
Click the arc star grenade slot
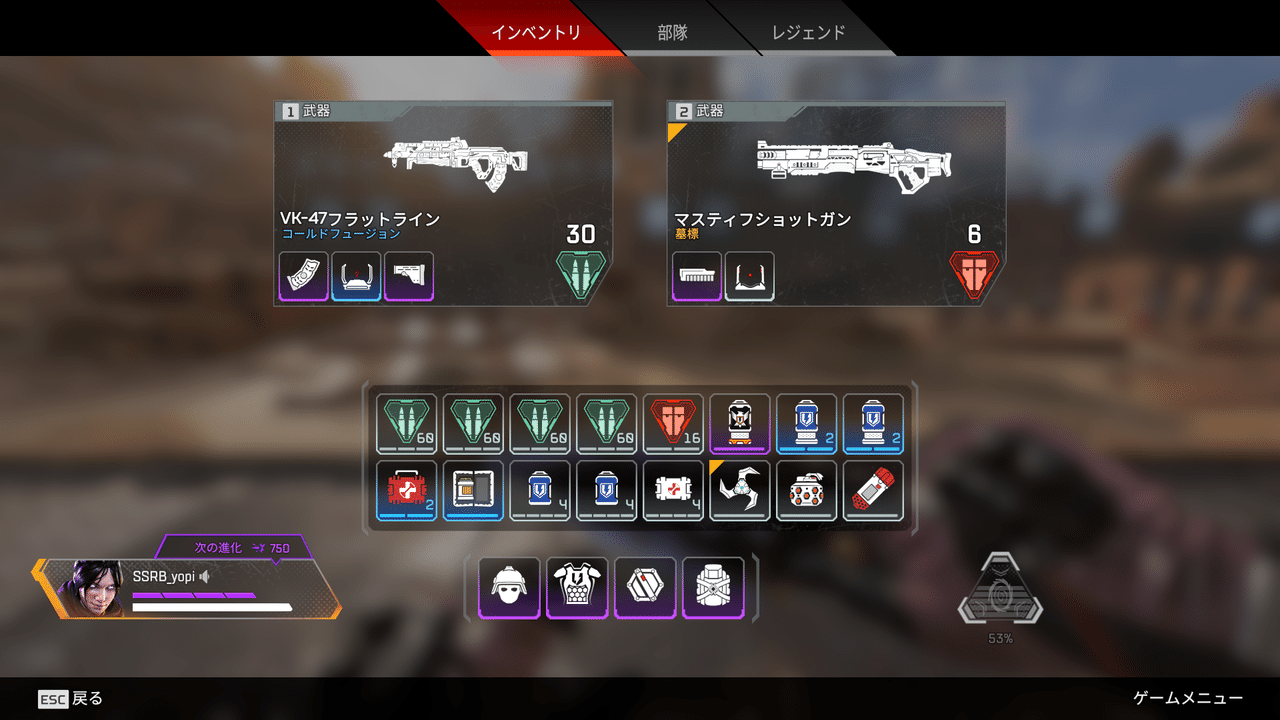coord(740,490)
